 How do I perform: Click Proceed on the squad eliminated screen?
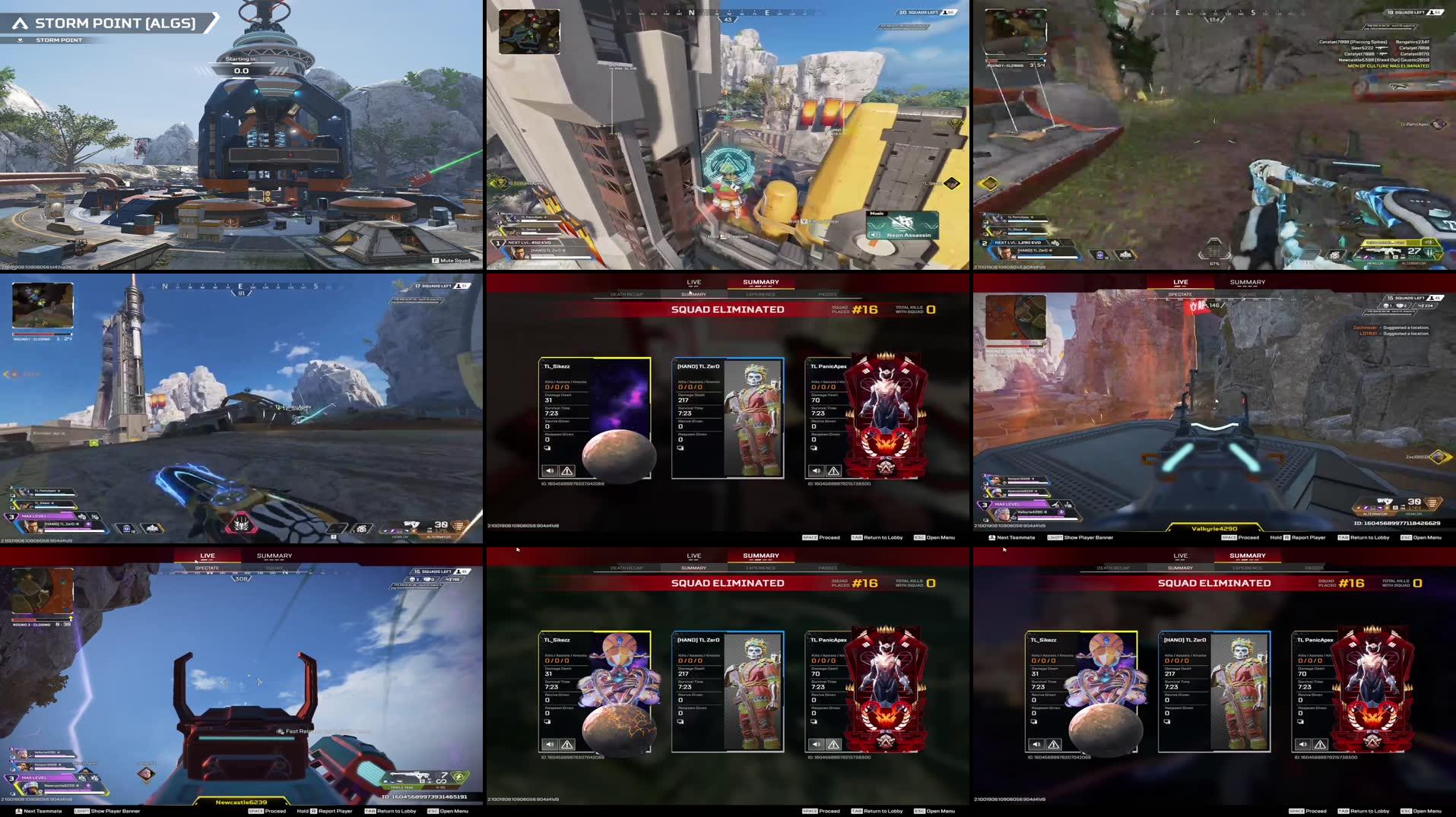point(823,537)
